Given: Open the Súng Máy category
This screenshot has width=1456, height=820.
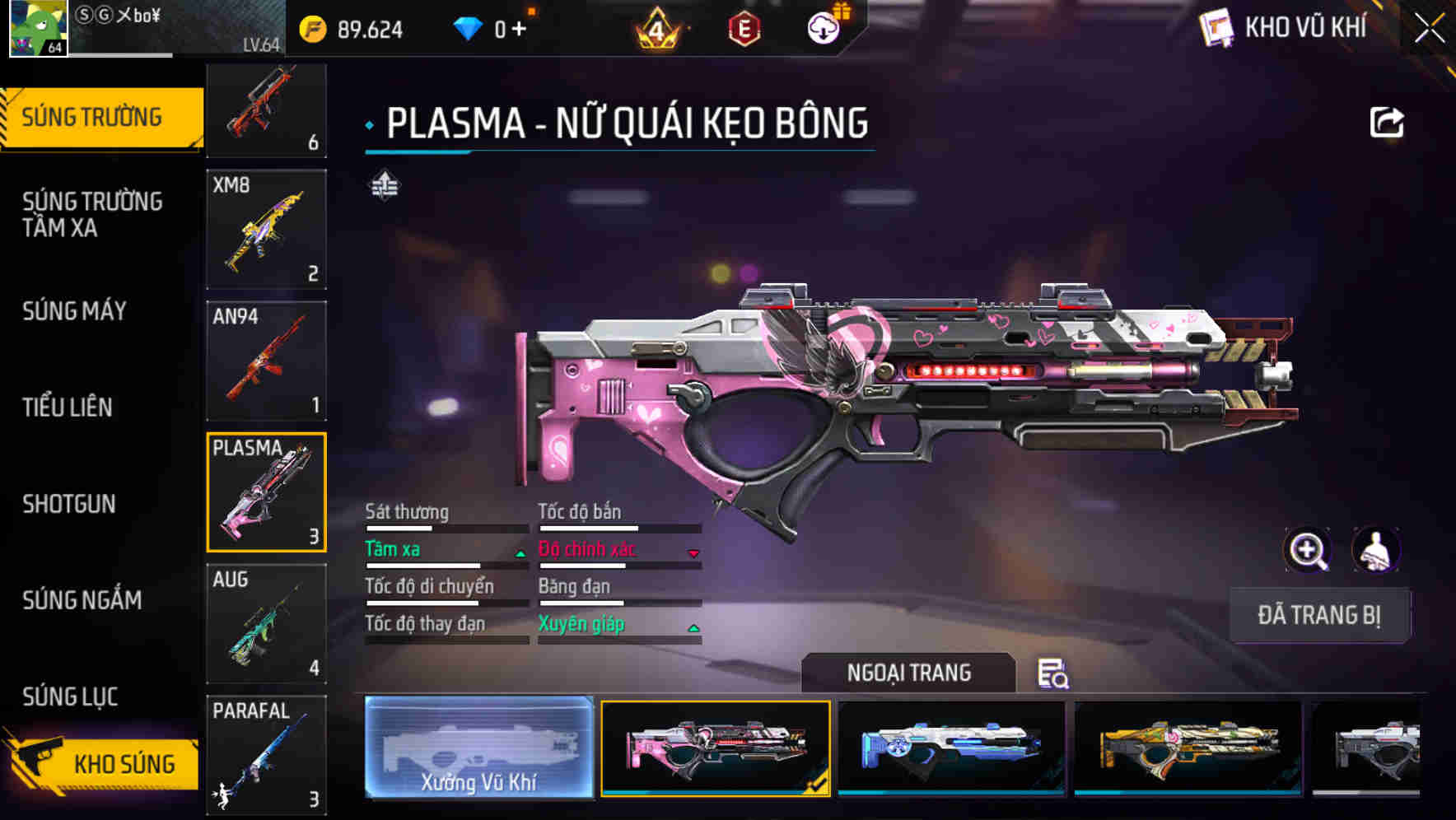Looking at the screenshot, I should (75, 311).
